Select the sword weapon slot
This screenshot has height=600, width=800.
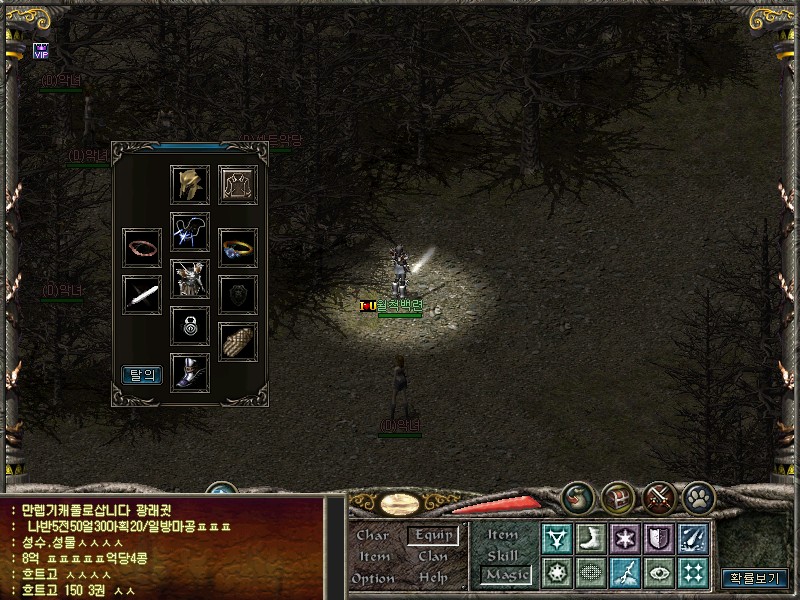142,295
